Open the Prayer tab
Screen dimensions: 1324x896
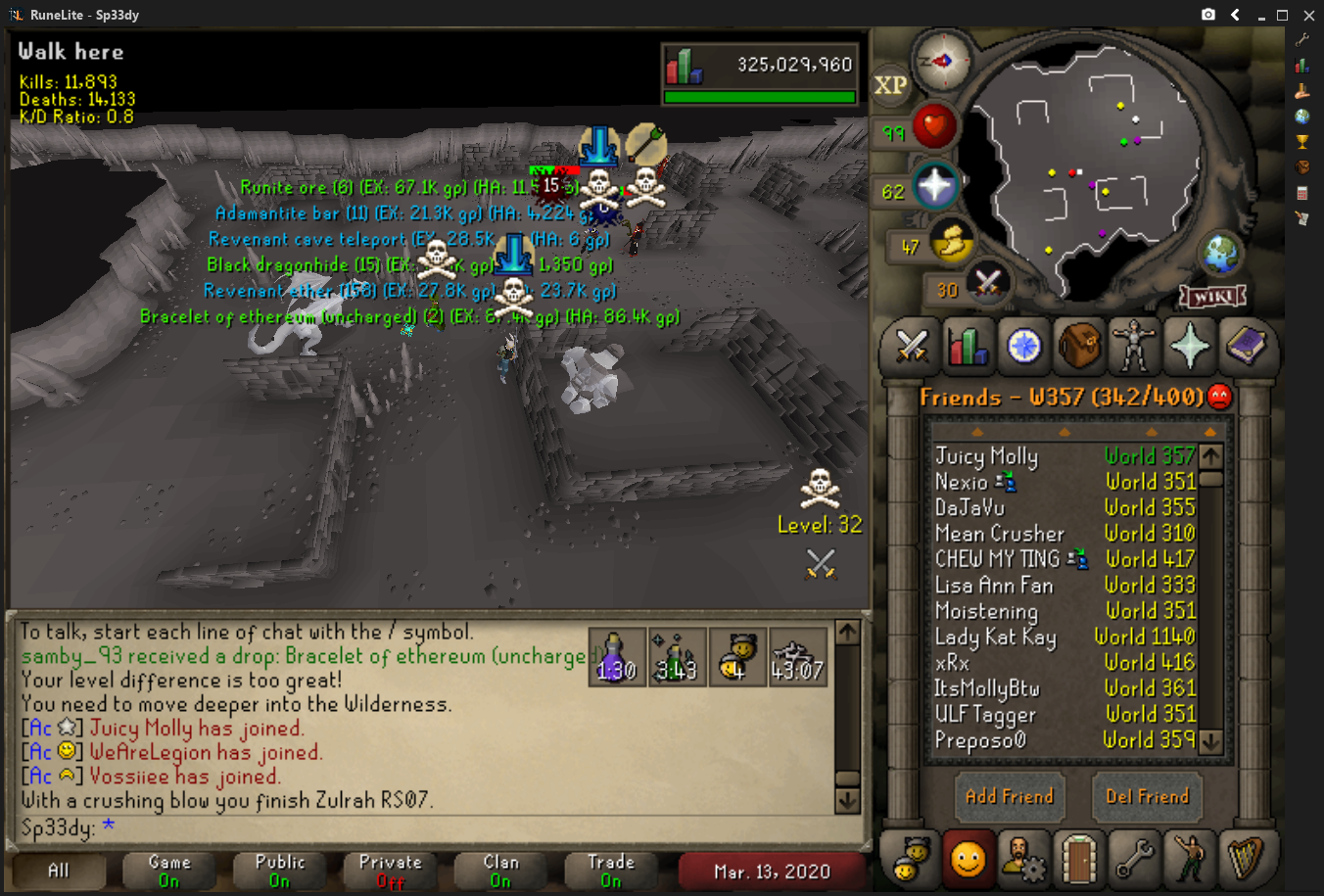tap(1190, 346)
